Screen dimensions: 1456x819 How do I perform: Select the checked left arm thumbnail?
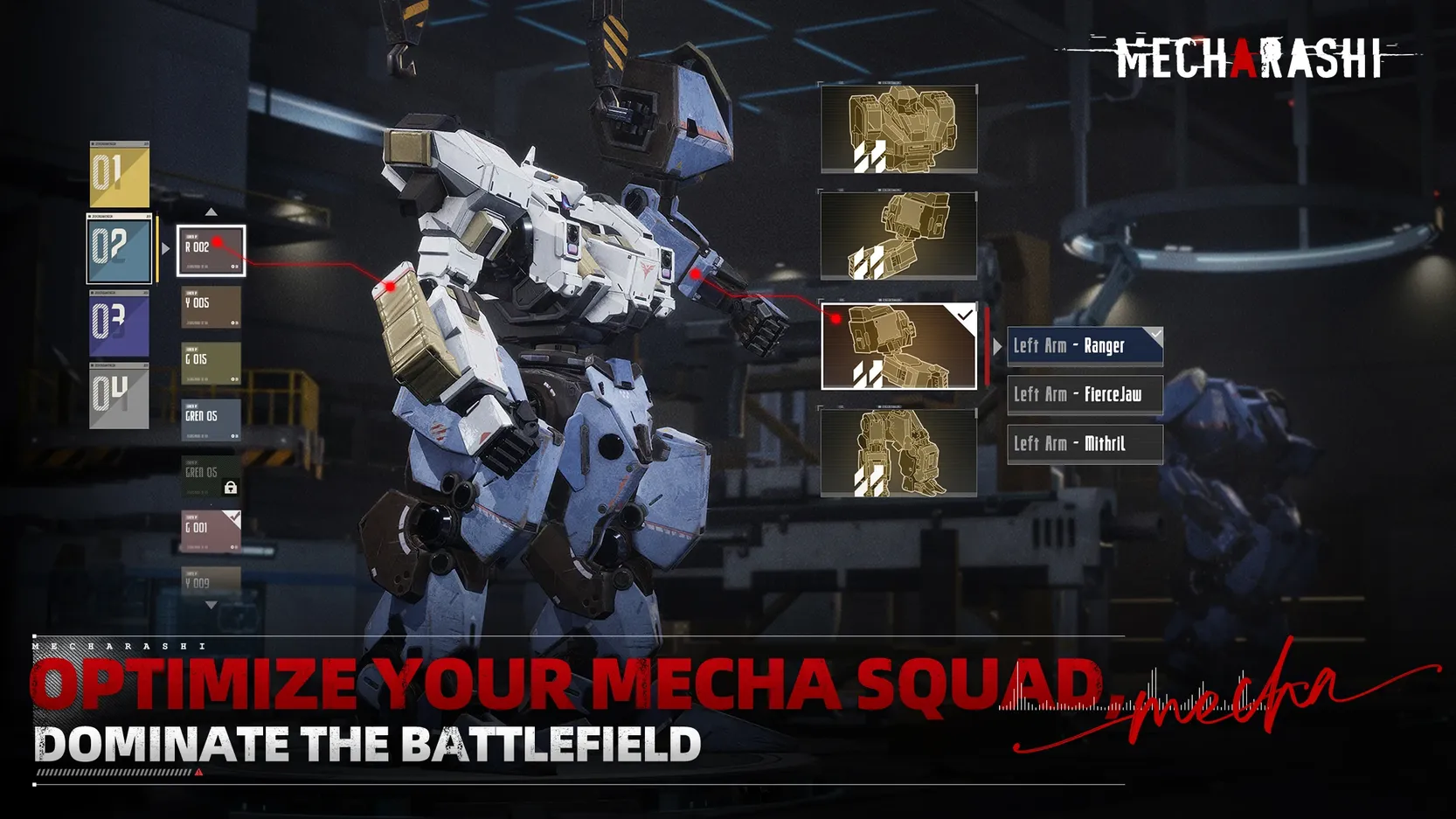[x=898, y=346]
